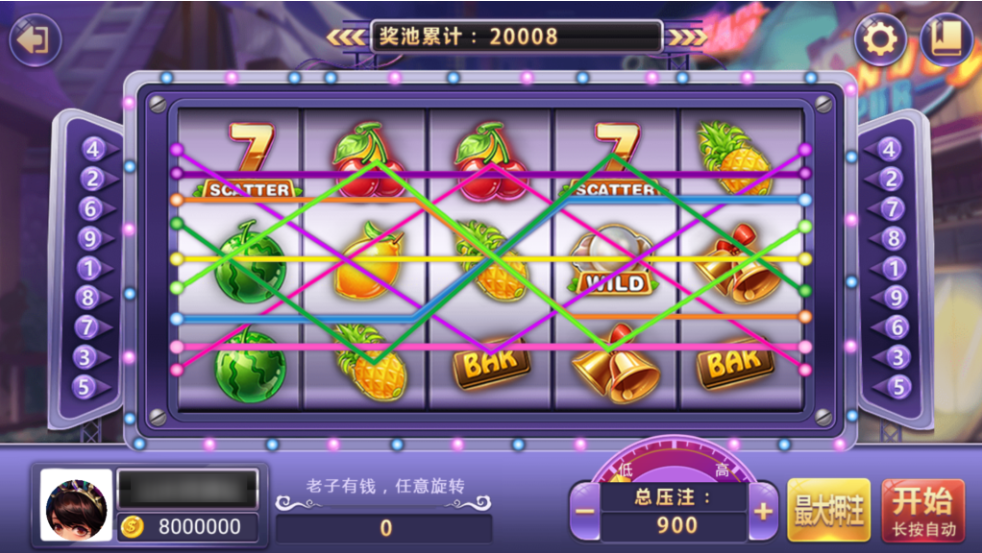
Task: Increase total bet with the plus button
Action: coord(763,512)
